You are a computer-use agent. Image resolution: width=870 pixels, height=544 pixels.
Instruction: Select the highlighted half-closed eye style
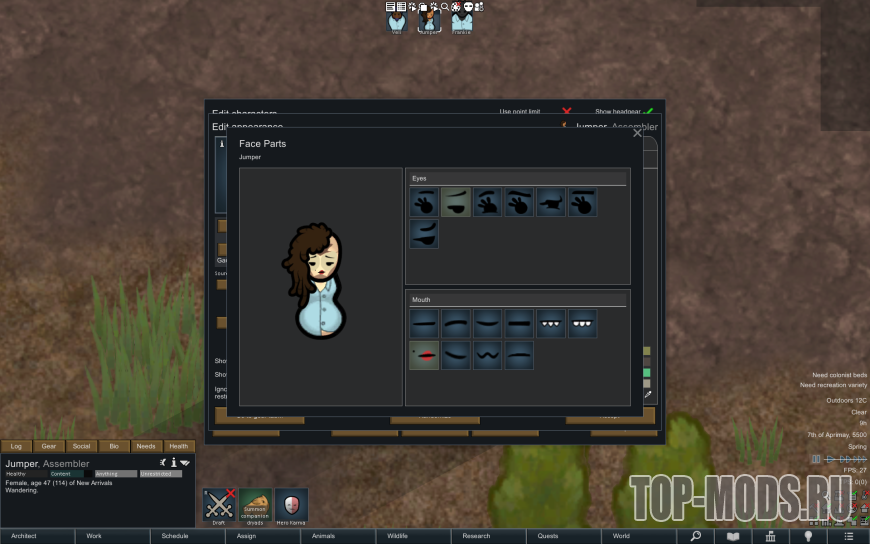456,203
